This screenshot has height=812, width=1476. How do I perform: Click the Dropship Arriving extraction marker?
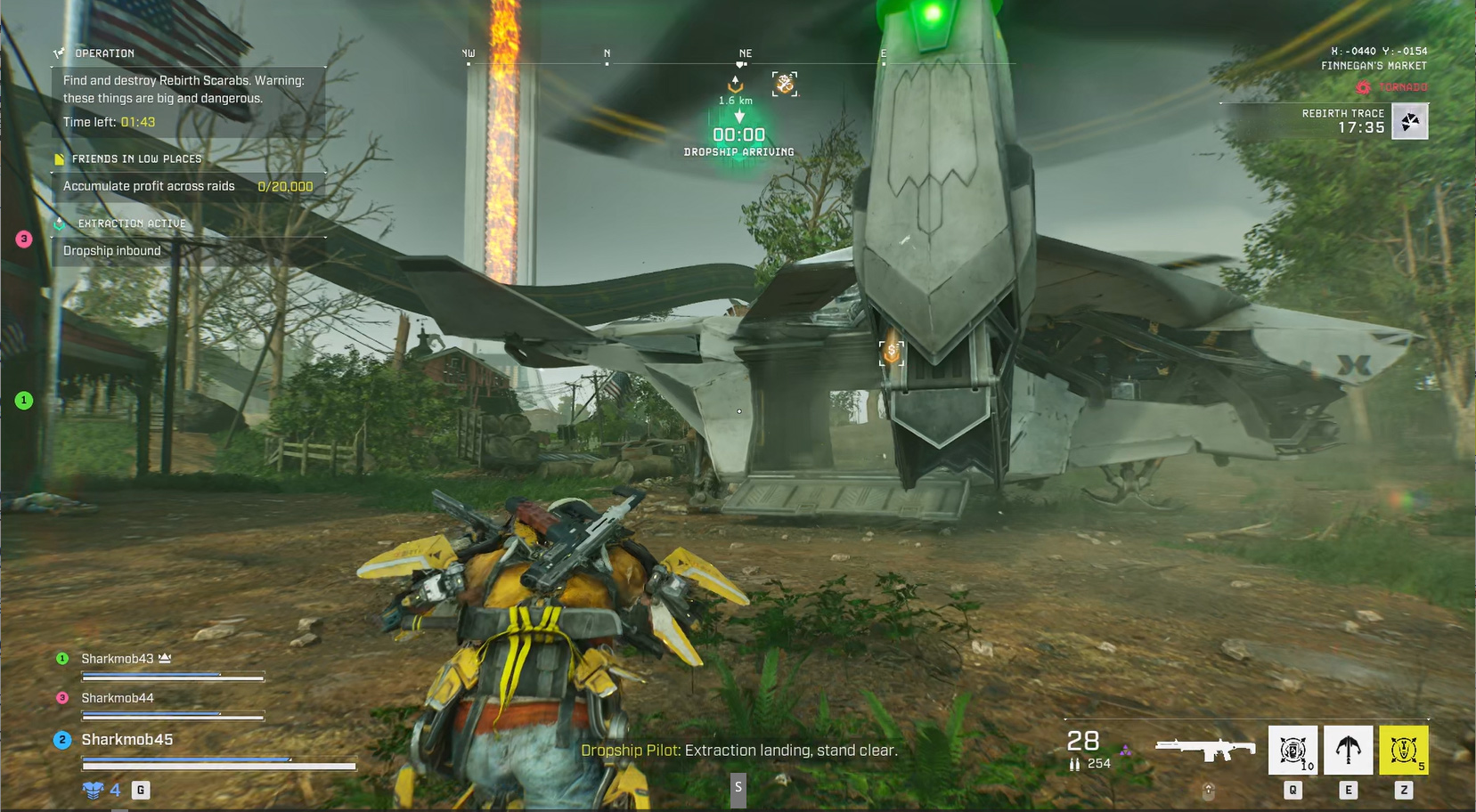(738, 134)
